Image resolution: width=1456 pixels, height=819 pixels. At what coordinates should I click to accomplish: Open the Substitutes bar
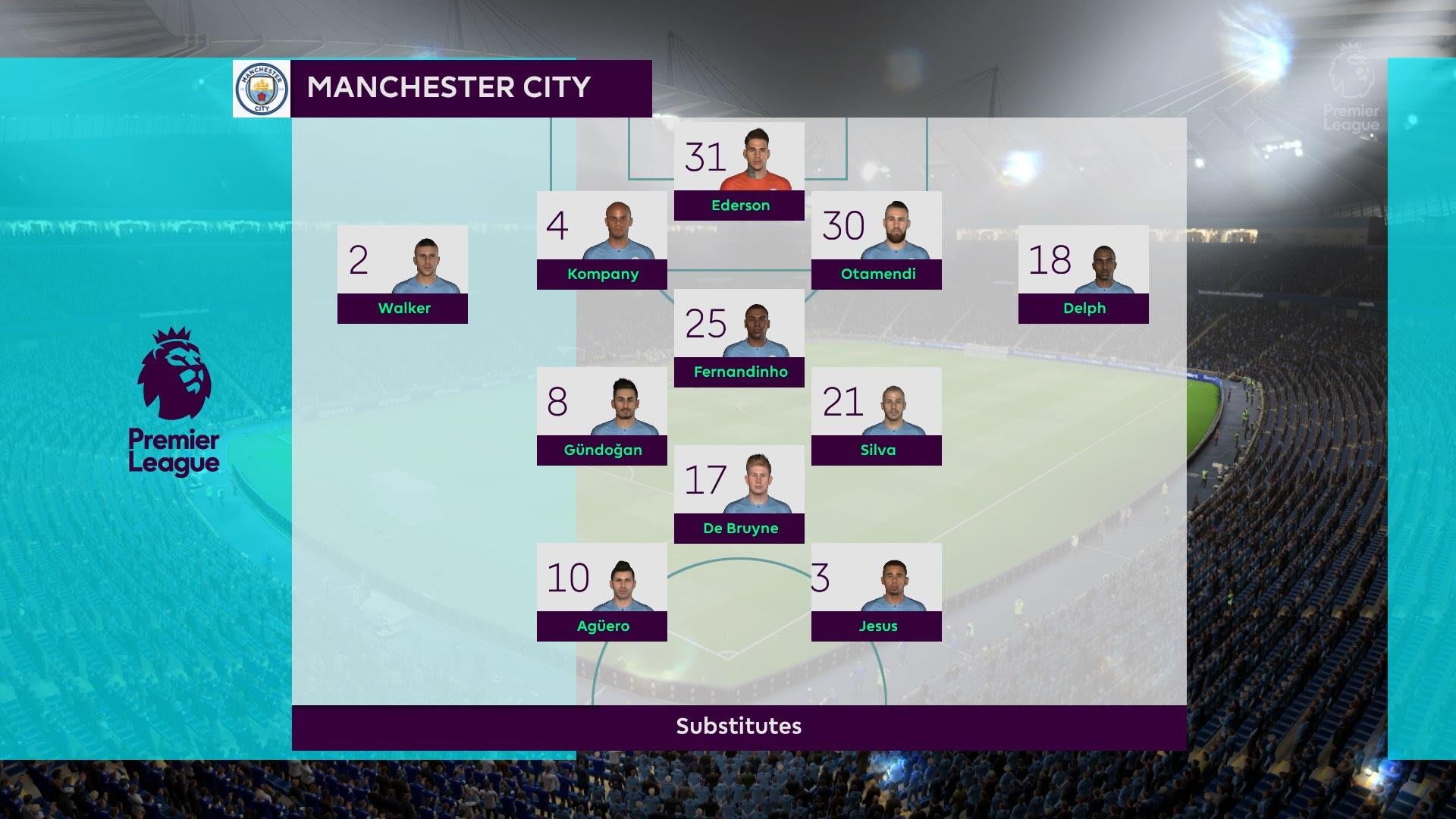(739, 726)
